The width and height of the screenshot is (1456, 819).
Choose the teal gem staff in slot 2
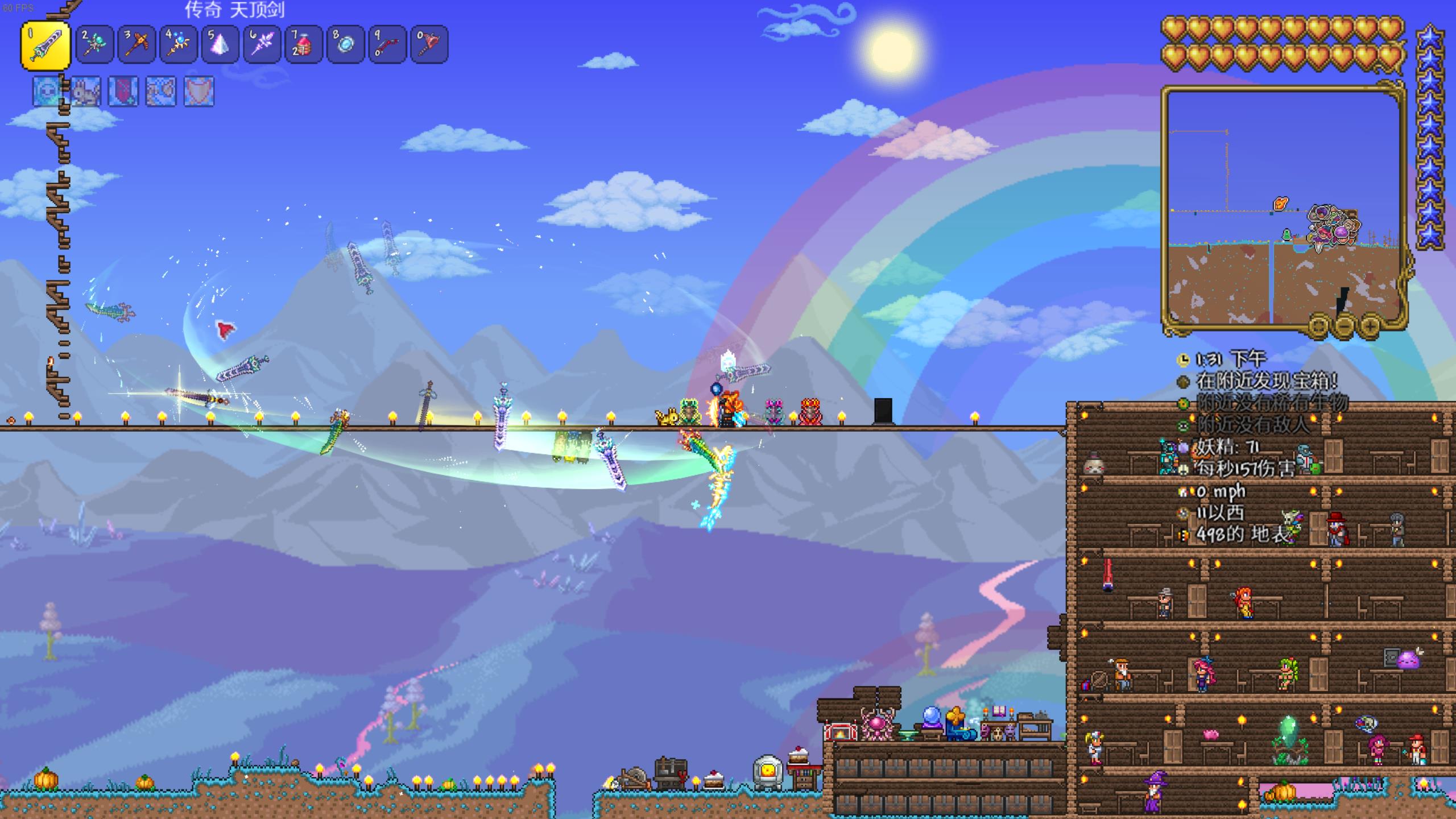click(x=94, y=44)
